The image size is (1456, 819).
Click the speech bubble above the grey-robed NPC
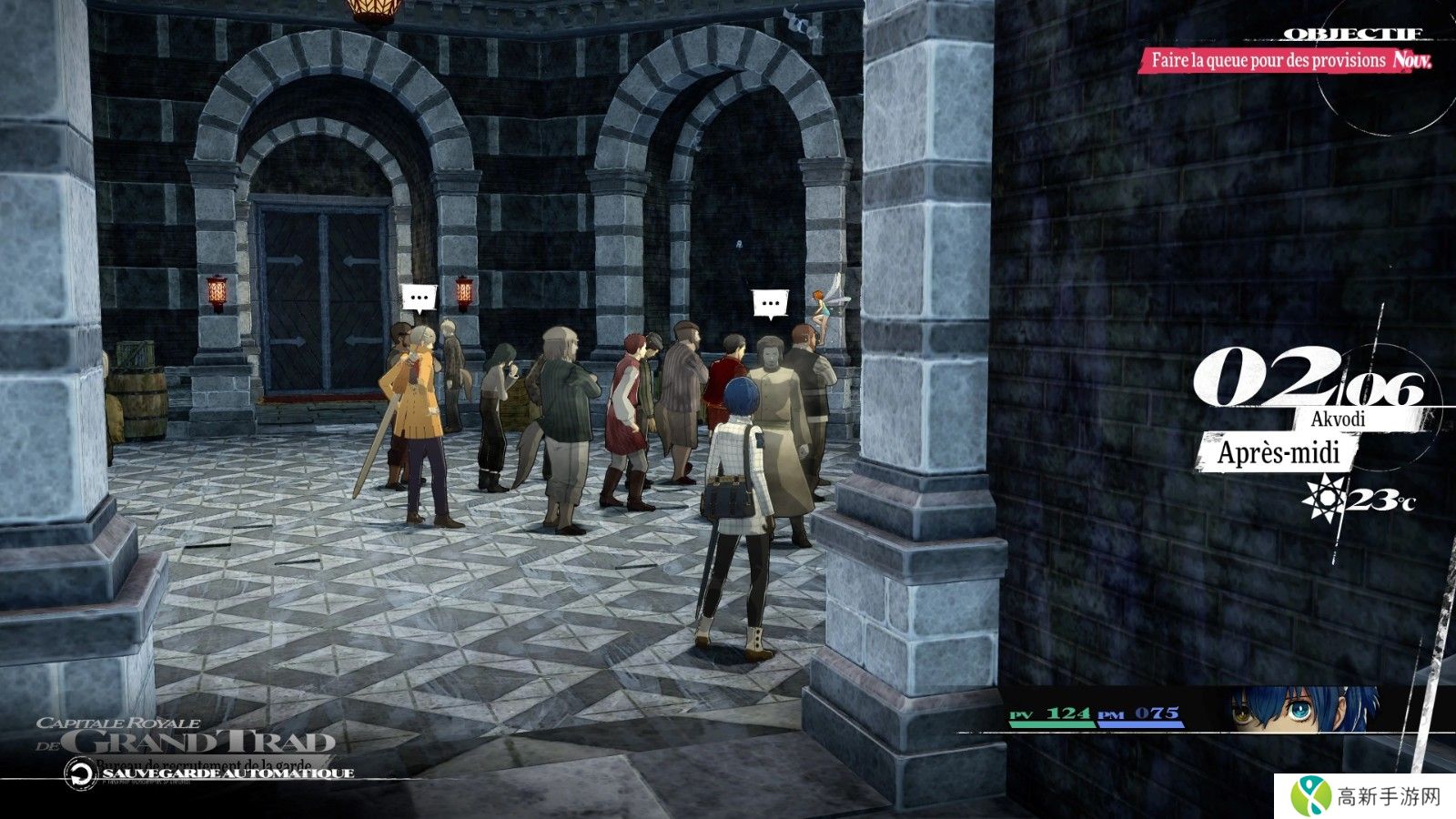pos(771,303)
